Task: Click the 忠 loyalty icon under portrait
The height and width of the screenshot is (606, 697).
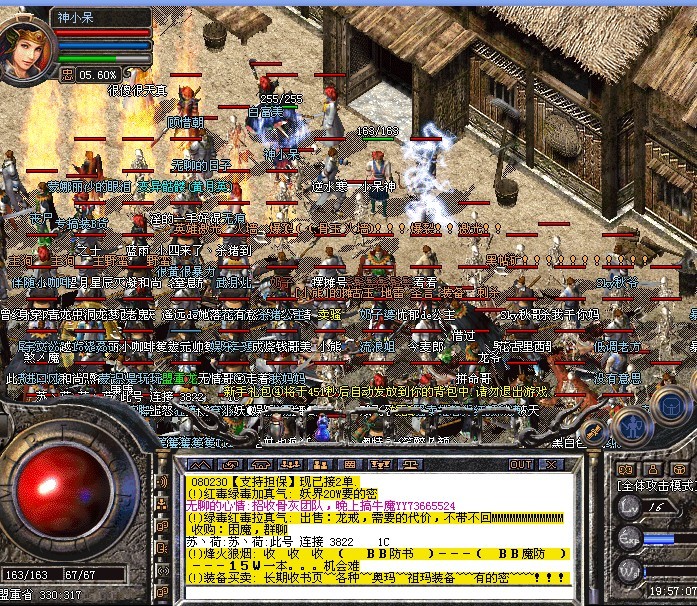Action: (x=66, y=74)
